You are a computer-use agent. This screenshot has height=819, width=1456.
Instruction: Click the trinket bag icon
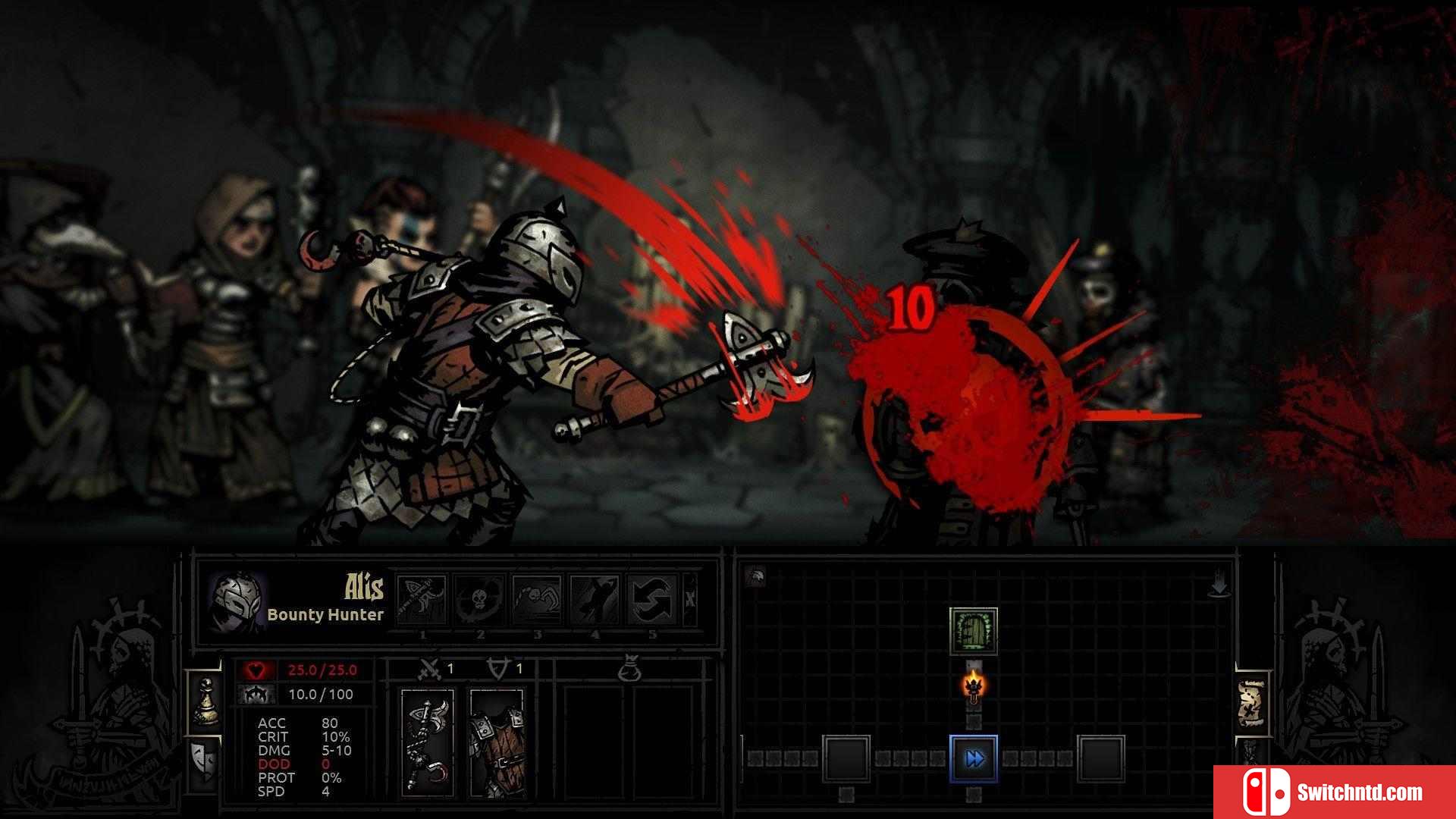point(629,670)
